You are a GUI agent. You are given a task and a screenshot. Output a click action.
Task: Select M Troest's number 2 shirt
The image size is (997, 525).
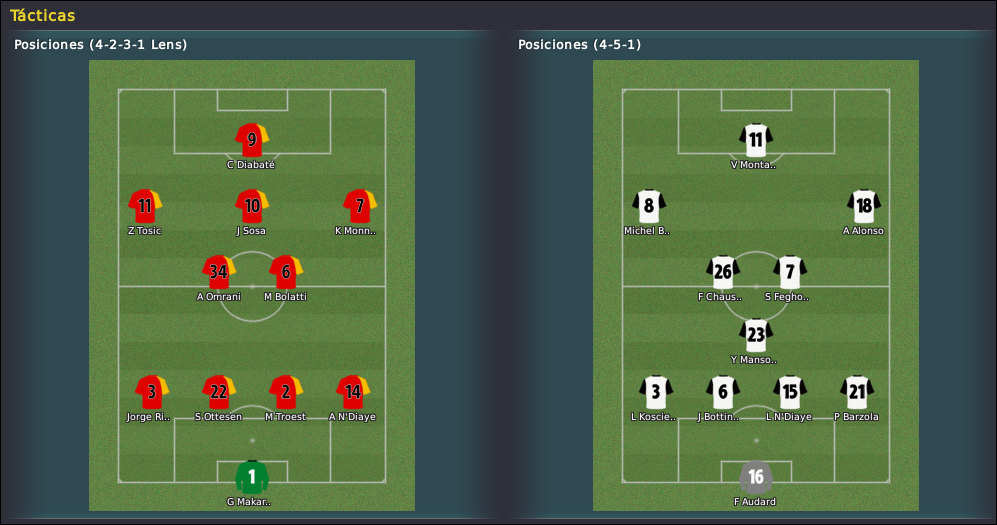pyautogui.click(x=286, y=392)
